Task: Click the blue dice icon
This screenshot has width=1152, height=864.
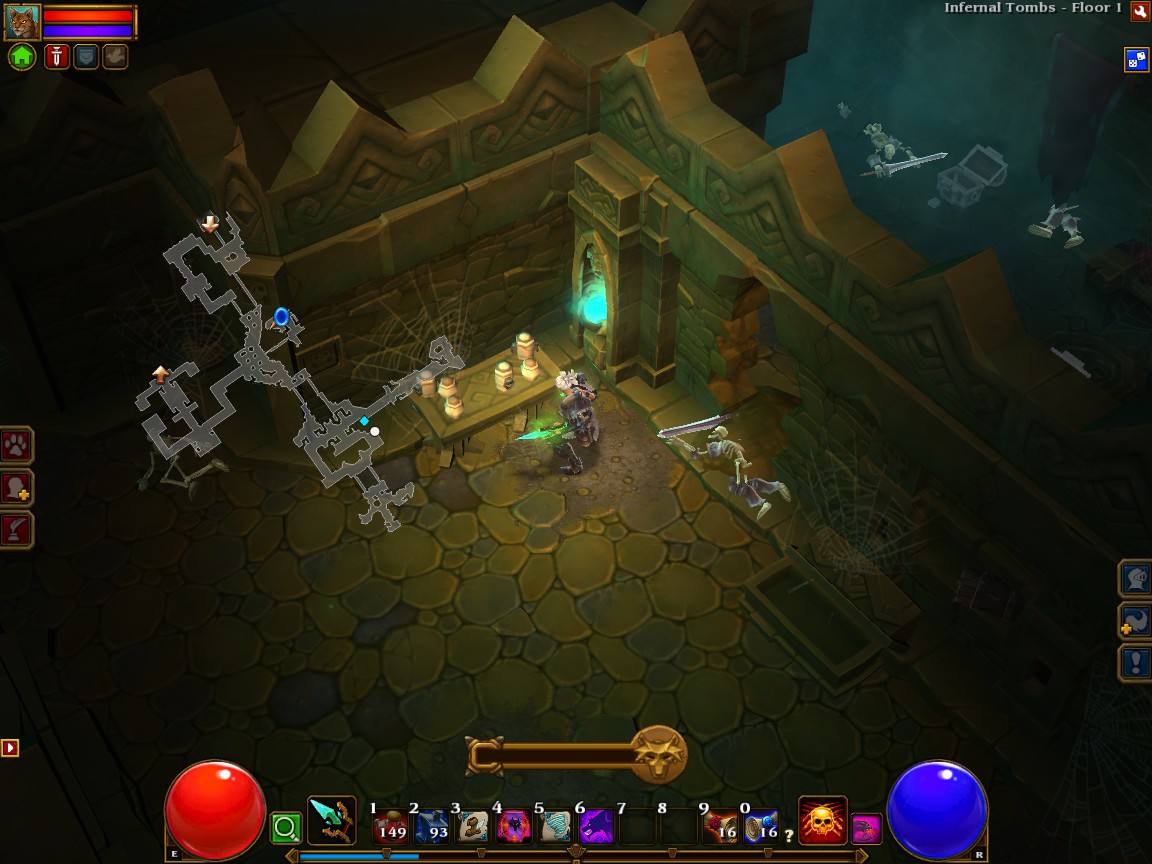Action: pos(1136,59)
